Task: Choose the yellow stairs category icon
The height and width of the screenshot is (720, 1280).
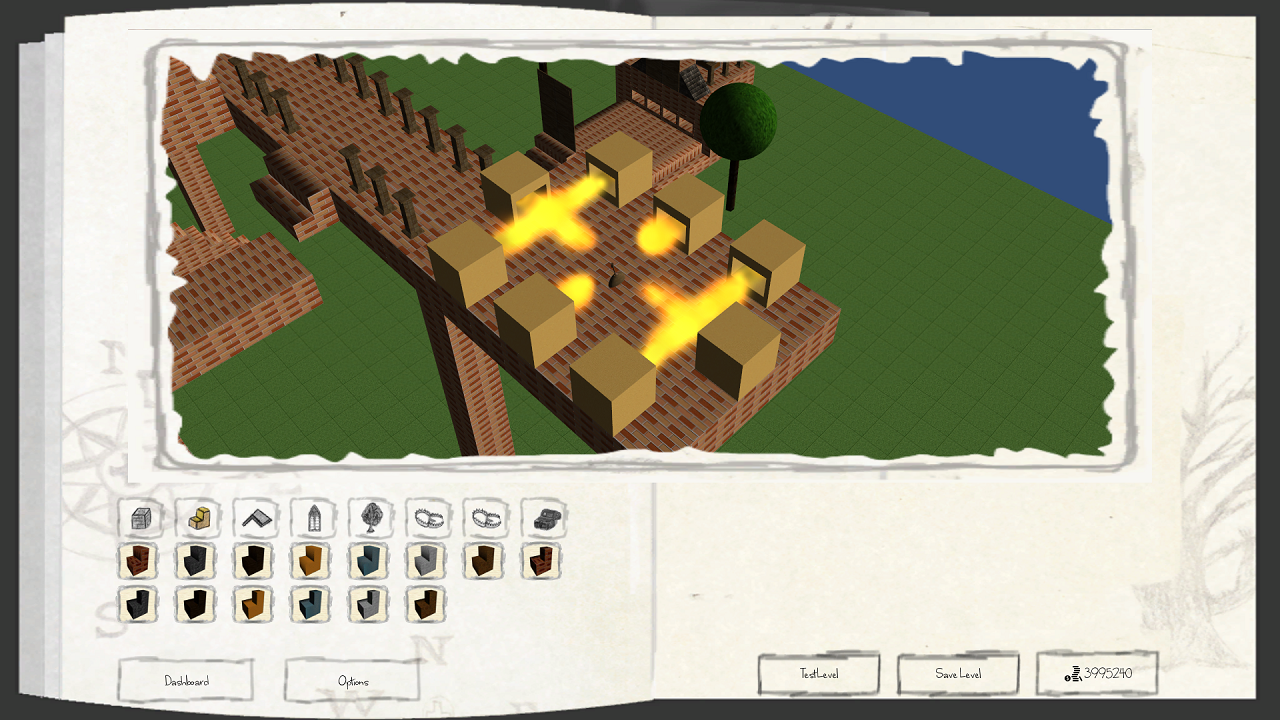Action: click(x=198, y=518)
